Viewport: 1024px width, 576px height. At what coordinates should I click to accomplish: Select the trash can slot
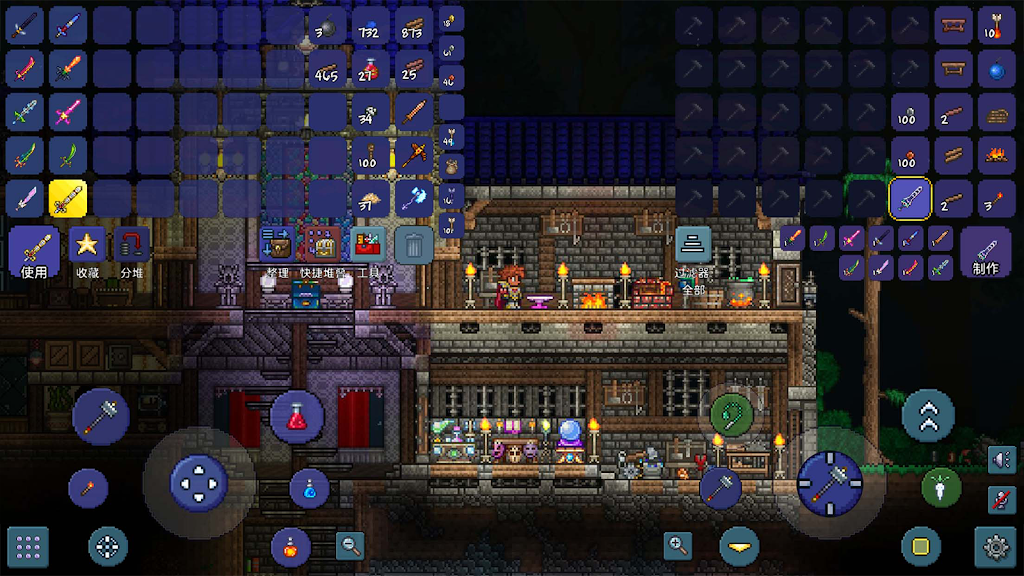414,244
